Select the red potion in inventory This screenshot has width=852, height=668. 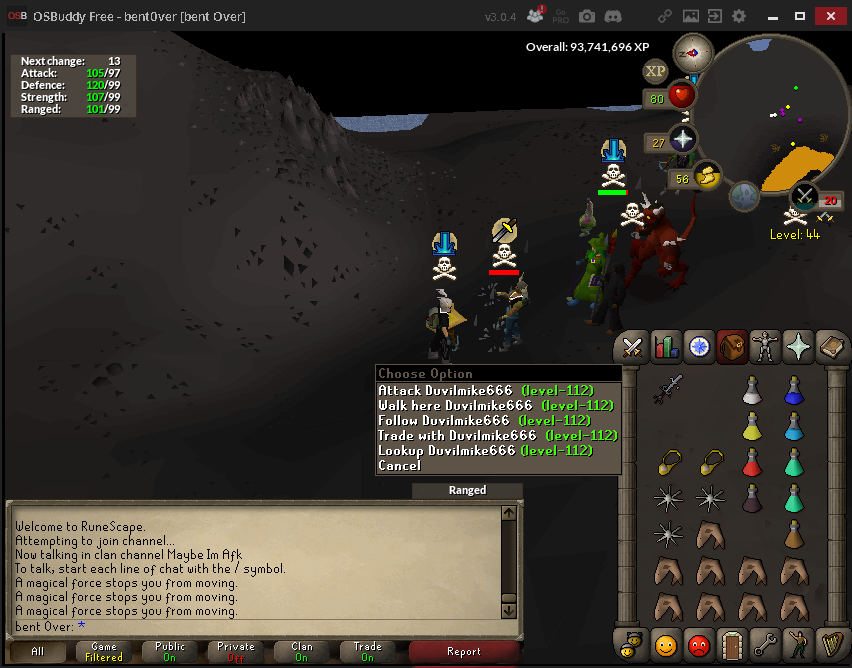(x=753, y=462)
